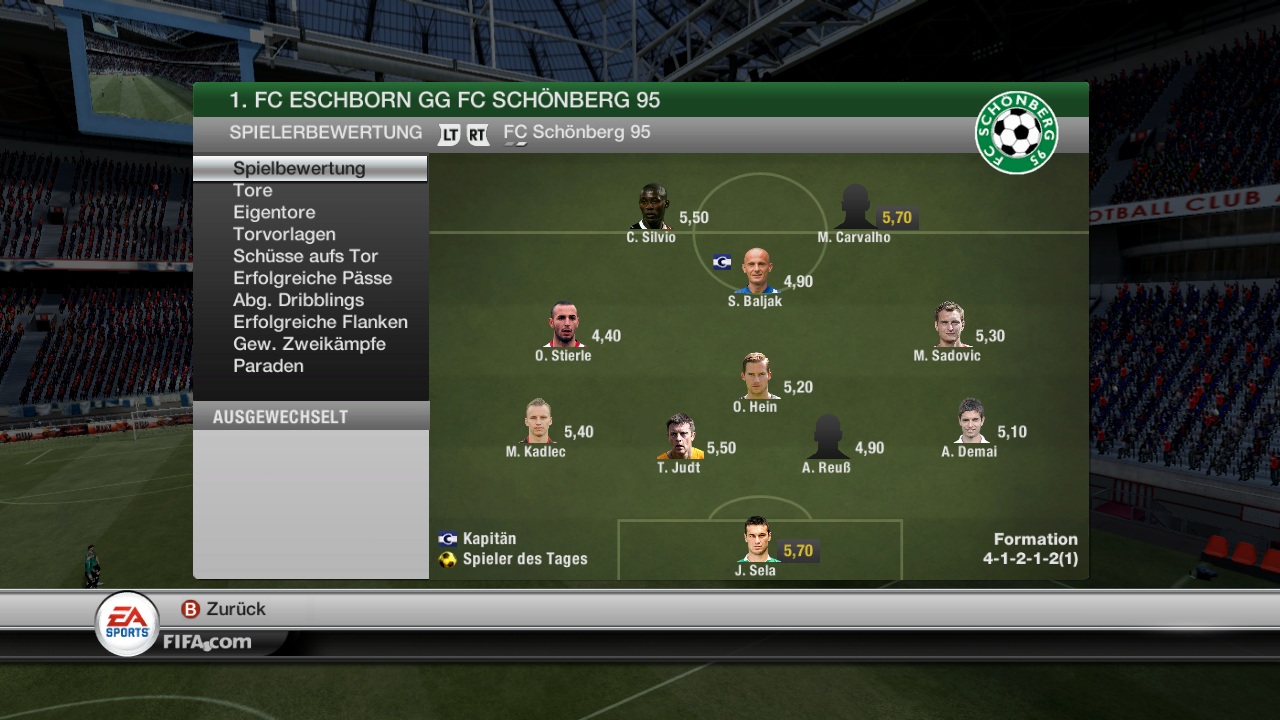The image size is (1280, 720).
Task: Show the Torvorlagen stat
Action: (x=284, y=234)
